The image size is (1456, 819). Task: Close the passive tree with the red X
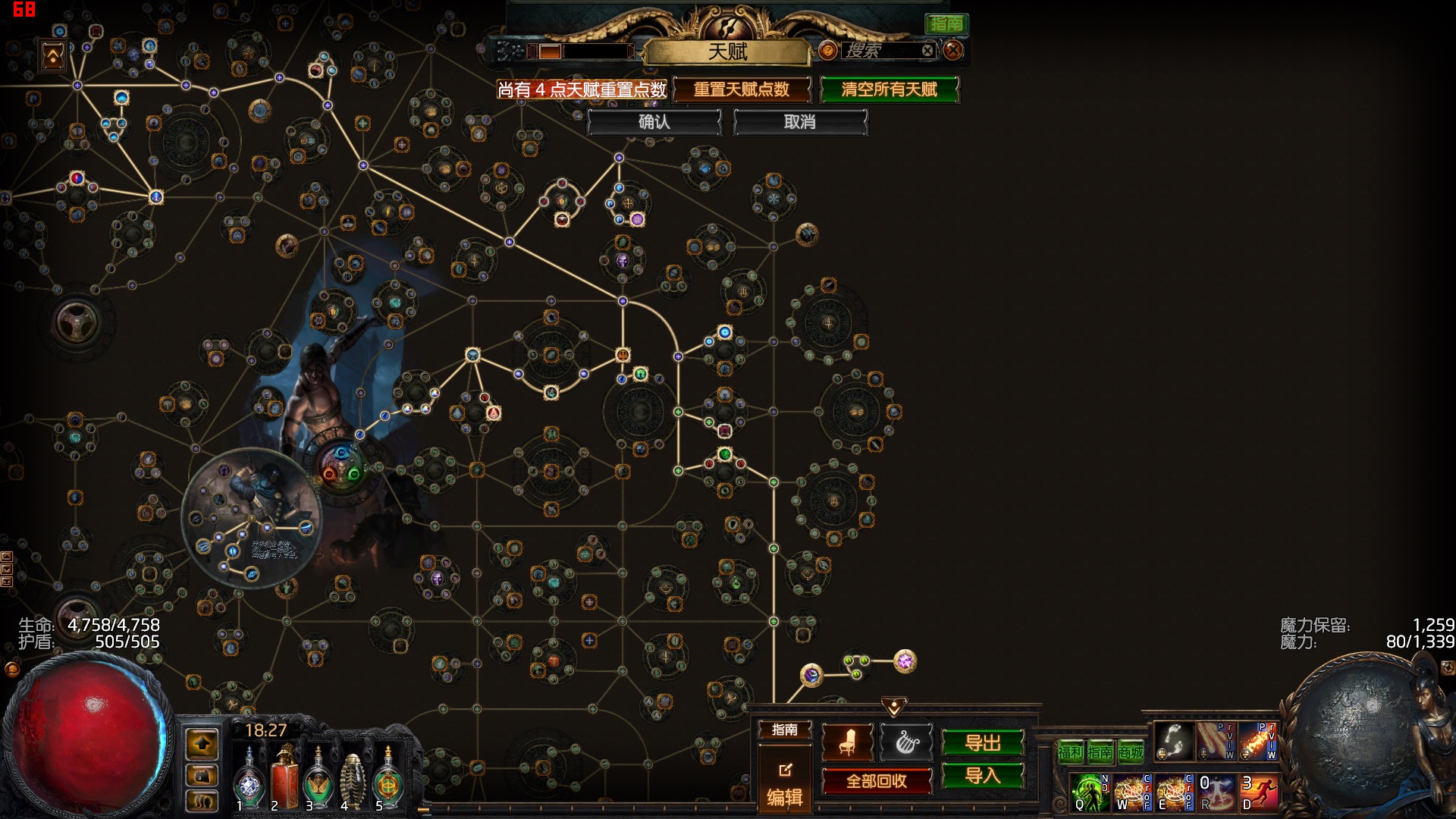point(953,51)
